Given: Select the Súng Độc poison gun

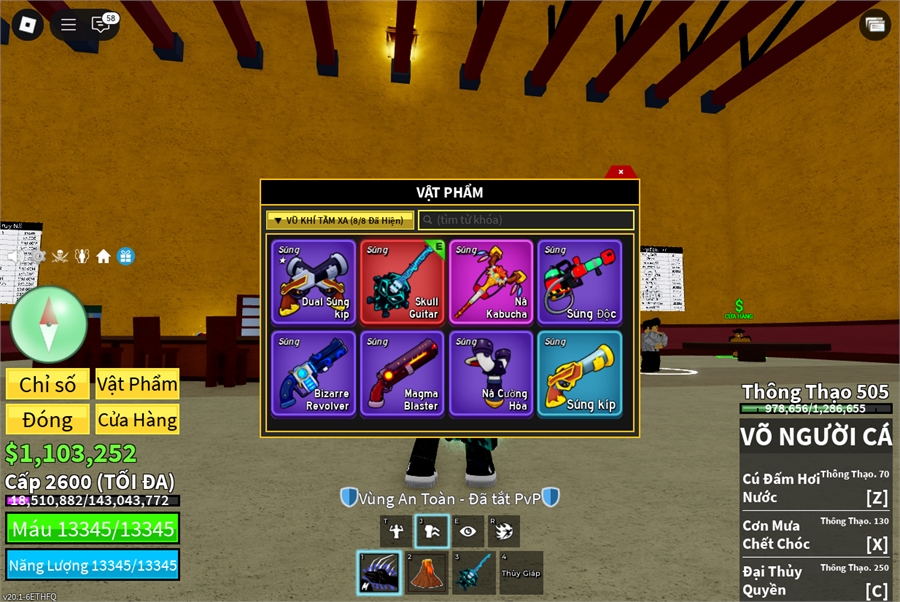Looking at the screenshot, I should (580, 282).
